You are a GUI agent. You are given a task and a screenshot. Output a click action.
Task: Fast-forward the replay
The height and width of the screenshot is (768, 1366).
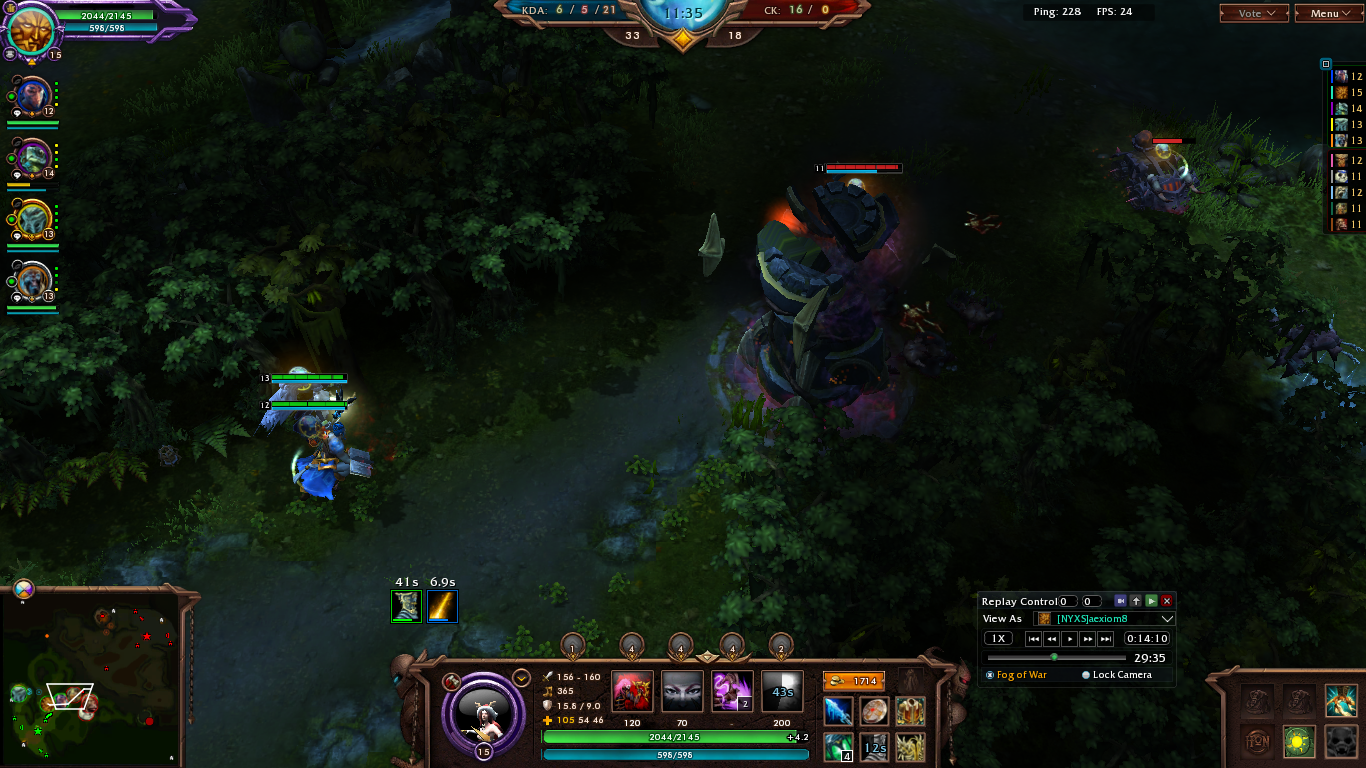(1088, 639)
